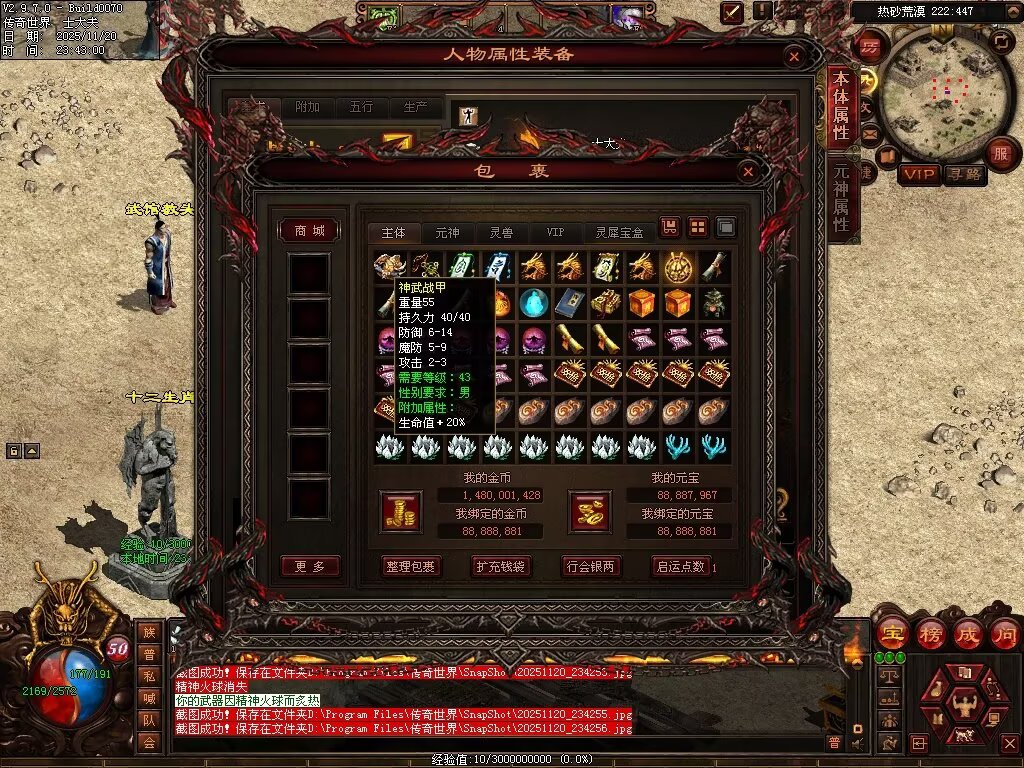Screen dimensions: 1024x768
Task: Open the 服 server button by minimap
Action: pos(1000,154)
